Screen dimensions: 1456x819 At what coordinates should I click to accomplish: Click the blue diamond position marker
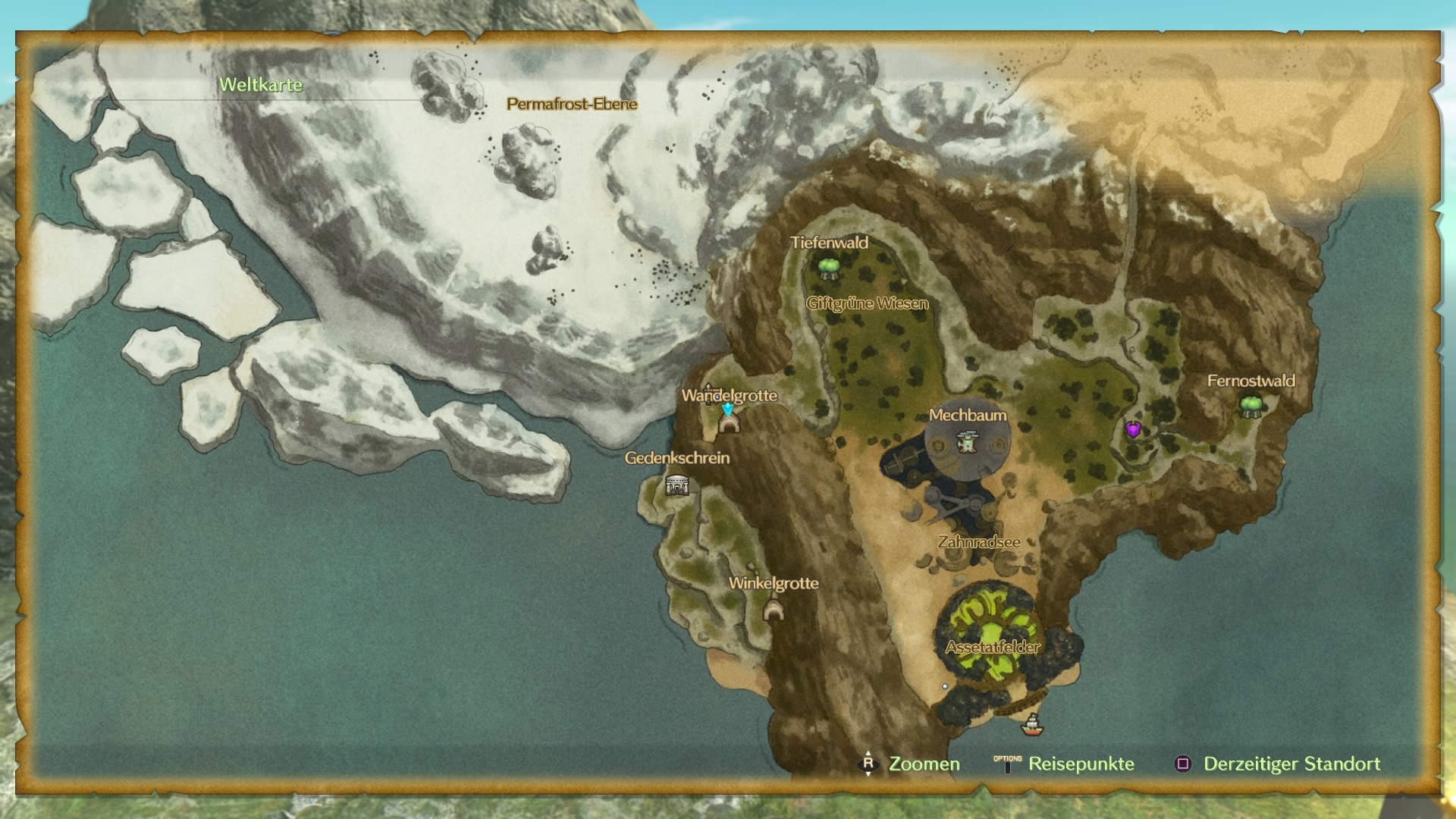[x=728, y=409]
